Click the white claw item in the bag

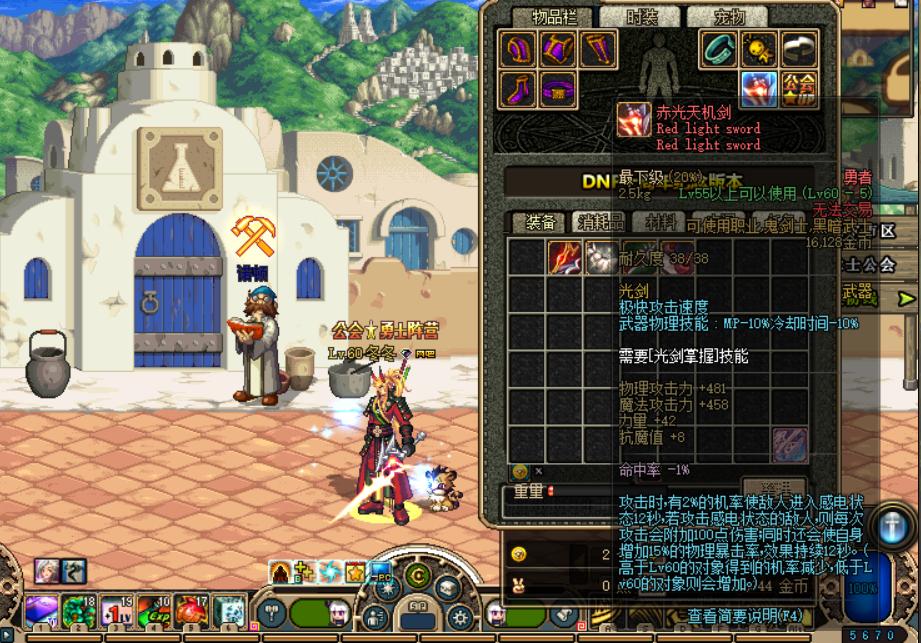pos(601,257)
